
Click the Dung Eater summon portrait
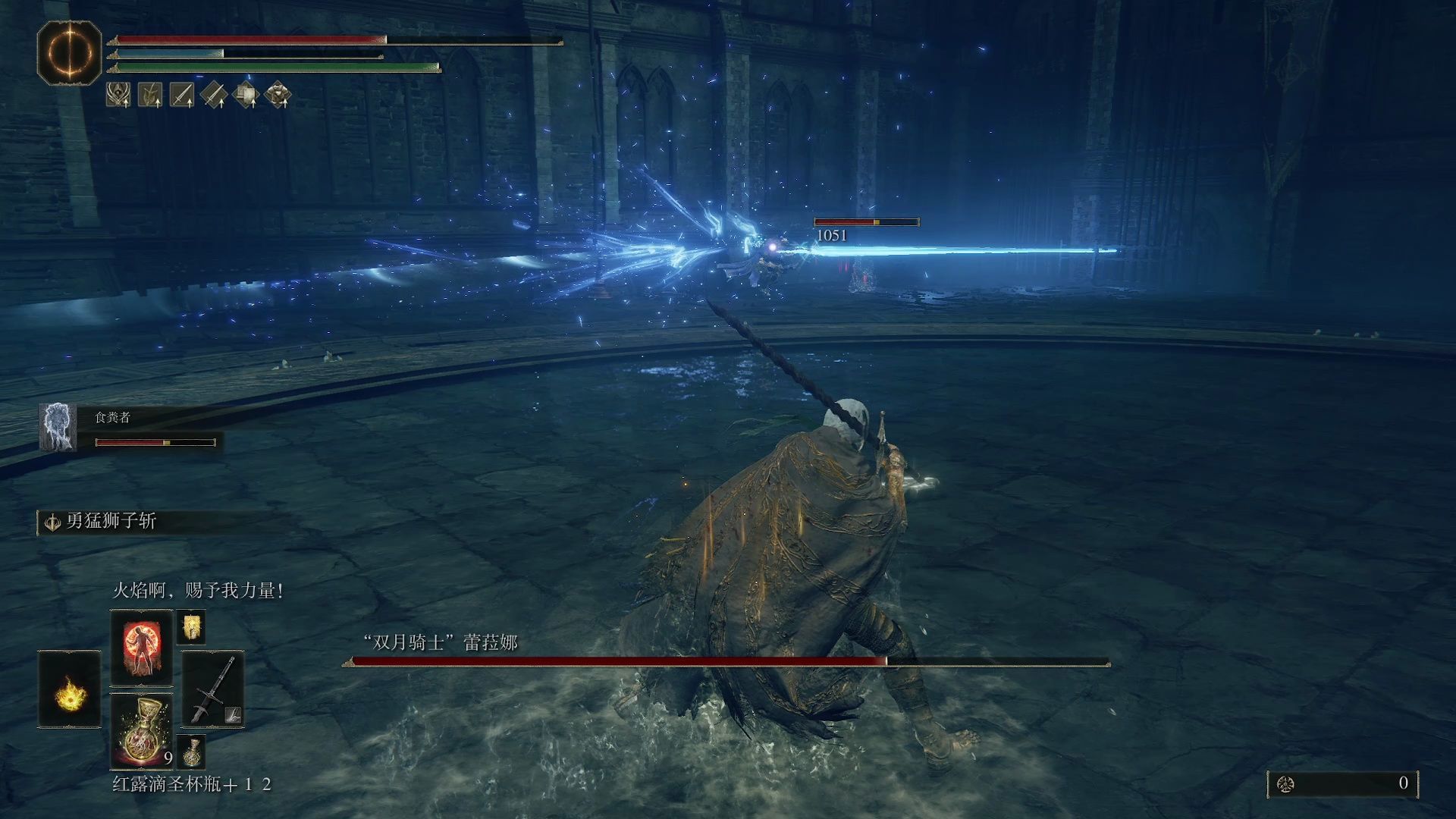58,428
